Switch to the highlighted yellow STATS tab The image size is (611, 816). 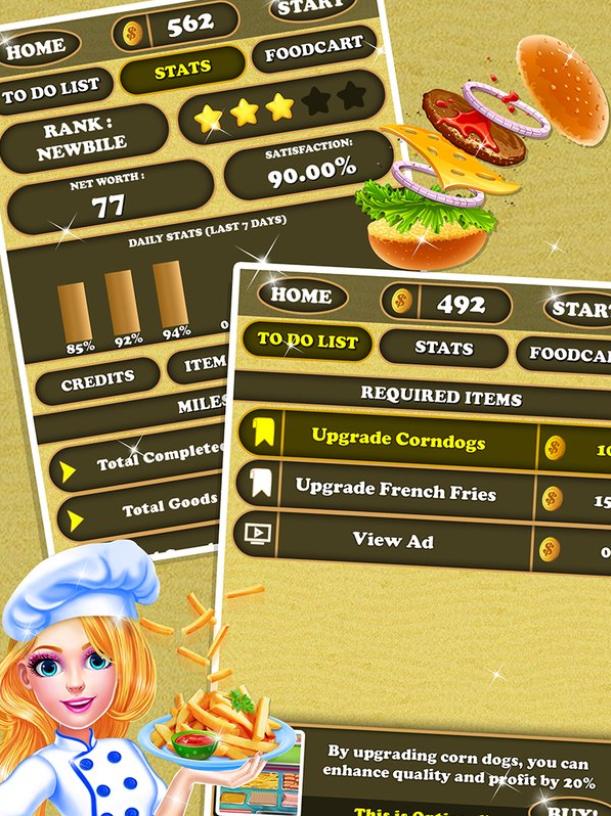click(x=182, y=70)
